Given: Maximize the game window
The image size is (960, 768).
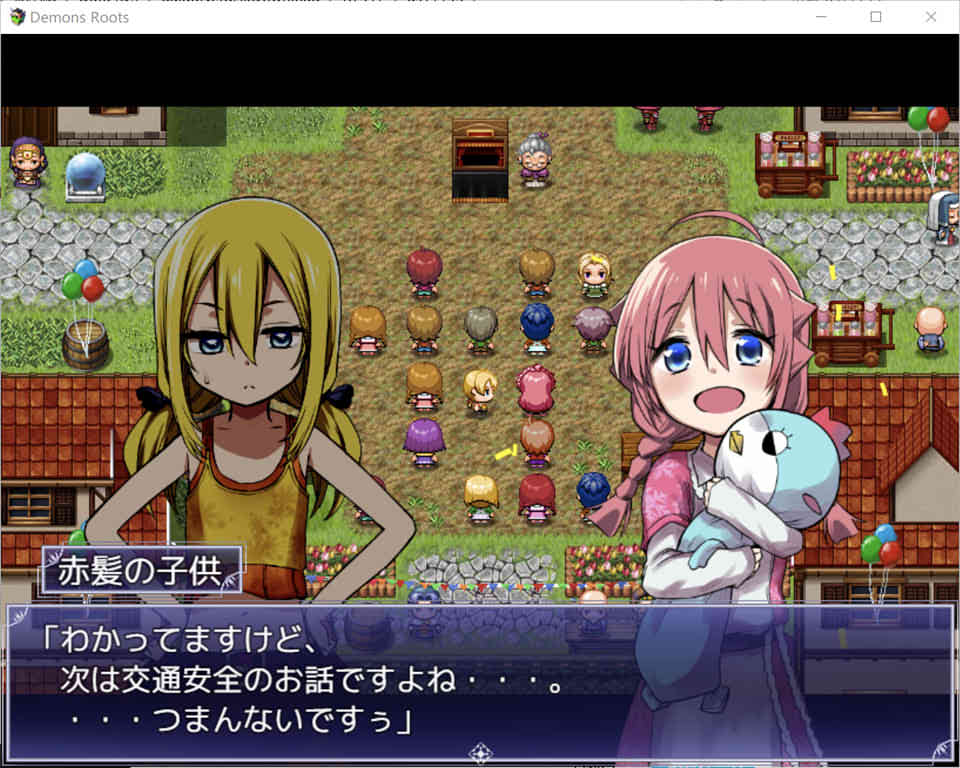Looking at the screenshot, I should click(x=876, y=17).
